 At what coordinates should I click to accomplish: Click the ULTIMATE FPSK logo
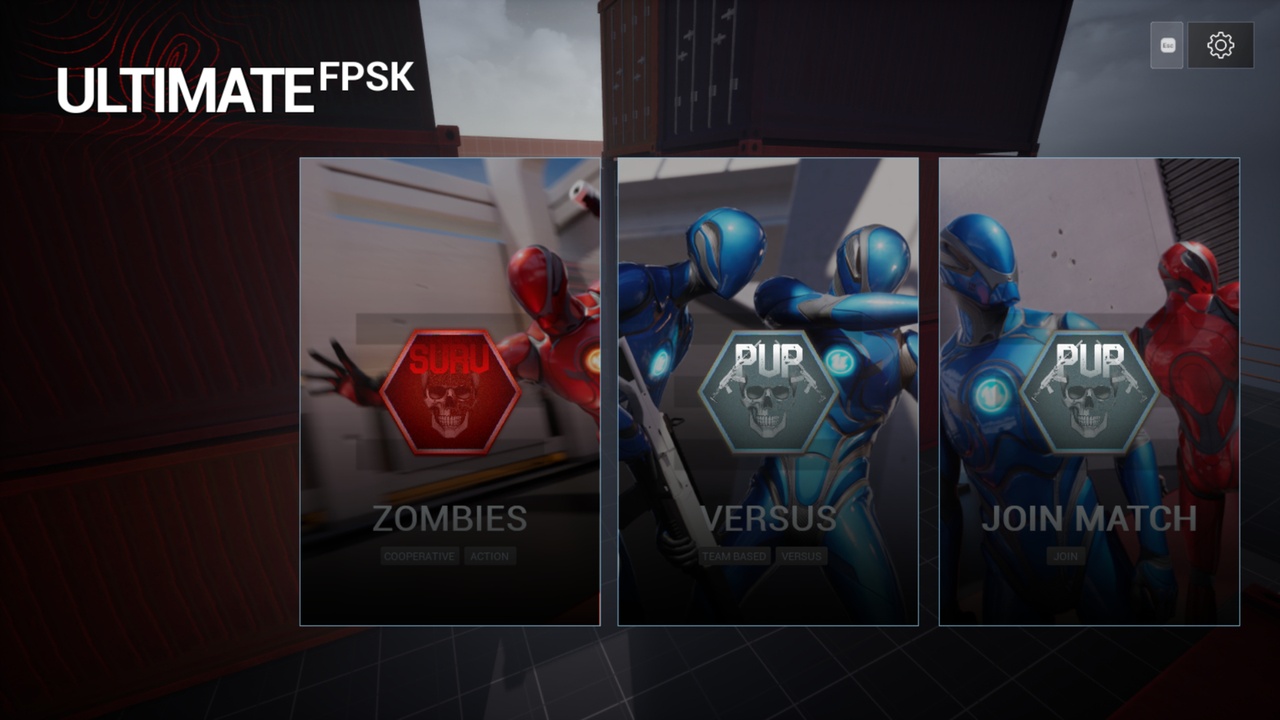pyautogui.click(x=235, y=85)
